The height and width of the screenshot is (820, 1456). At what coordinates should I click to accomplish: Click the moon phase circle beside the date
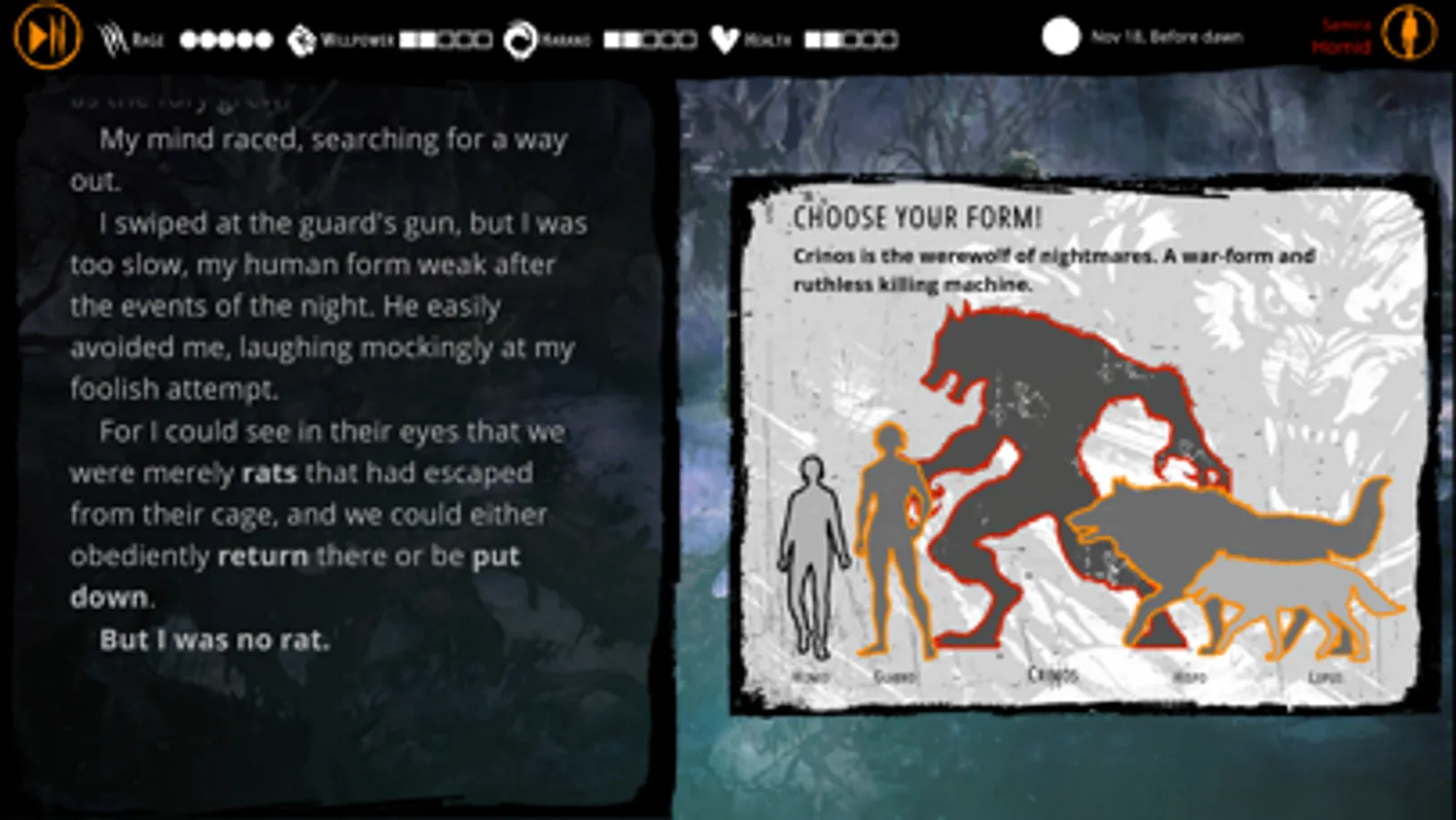[1060, 36]
